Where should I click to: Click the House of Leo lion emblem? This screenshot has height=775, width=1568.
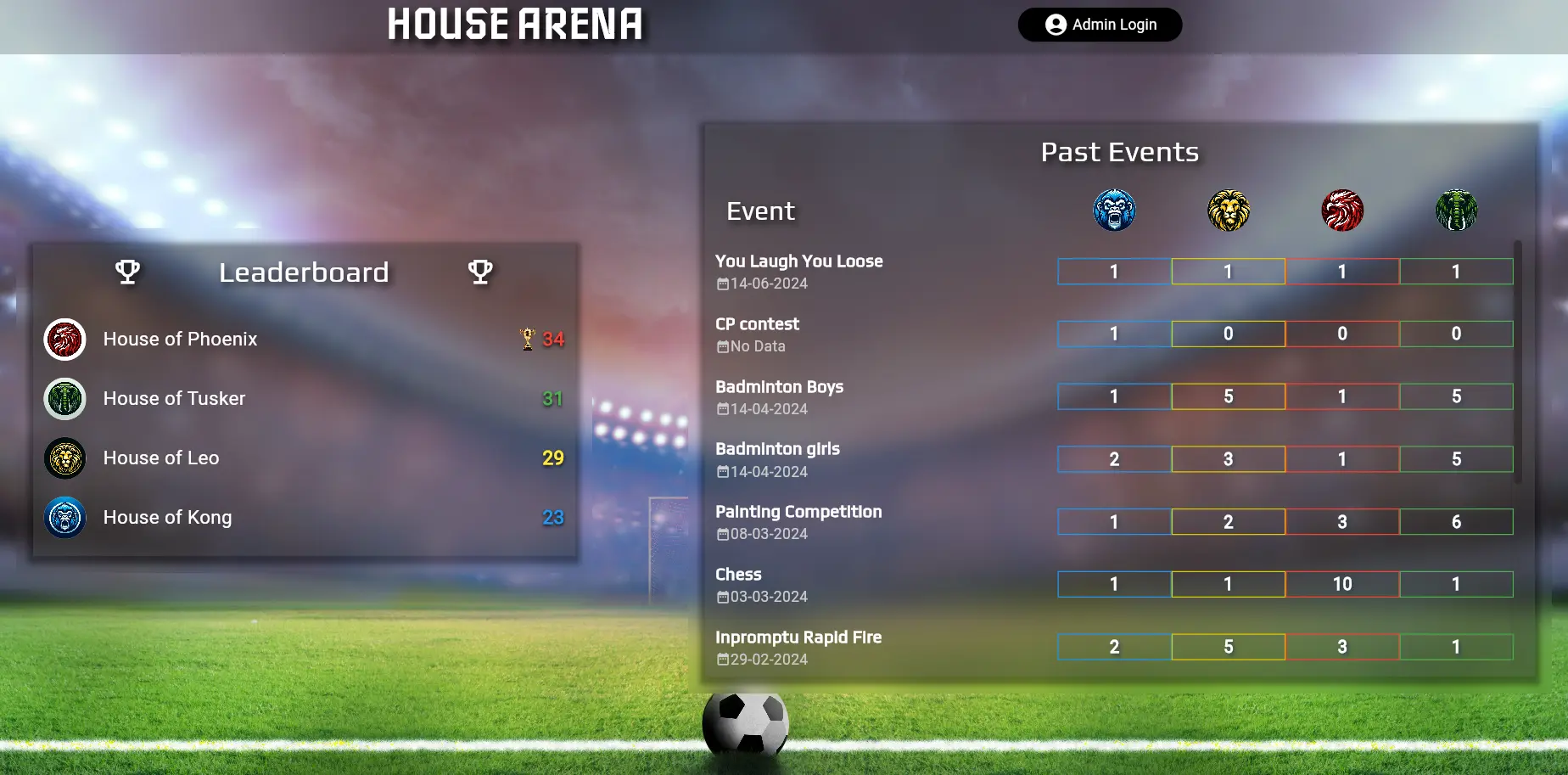(64, 458)
